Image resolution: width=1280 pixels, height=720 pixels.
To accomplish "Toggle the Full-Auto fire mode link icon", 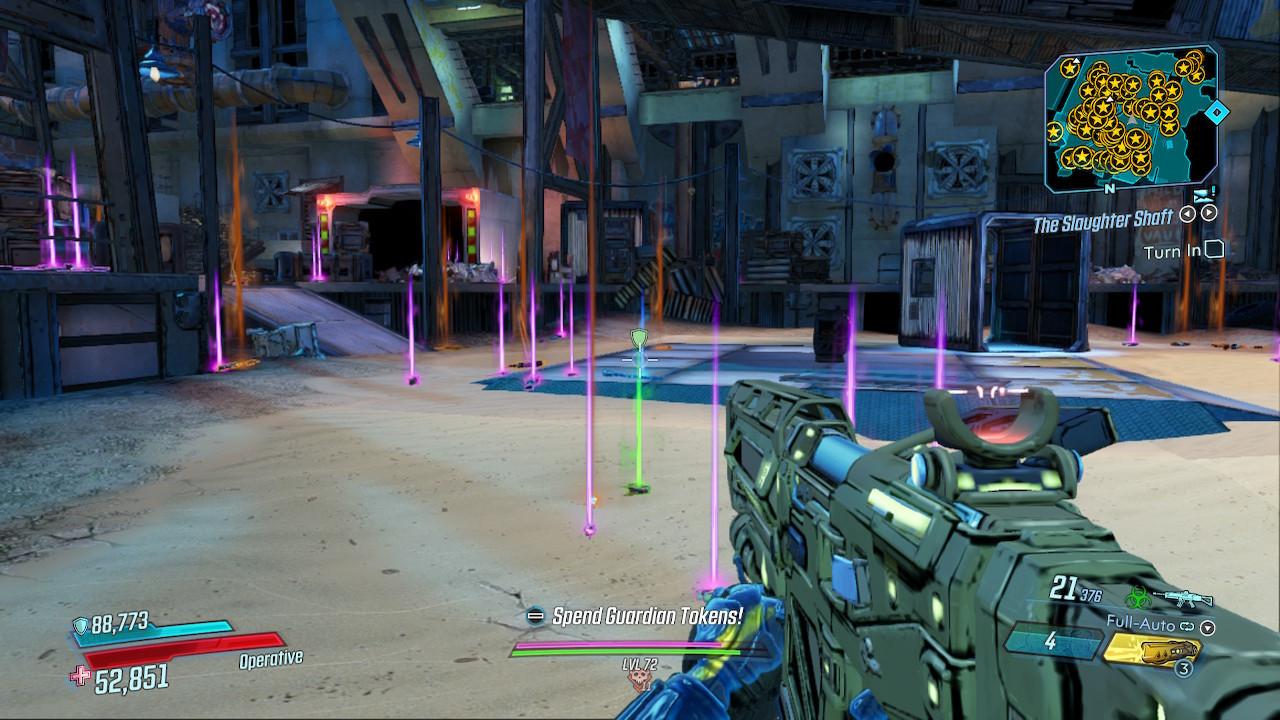I will (x=1185, y=624).
